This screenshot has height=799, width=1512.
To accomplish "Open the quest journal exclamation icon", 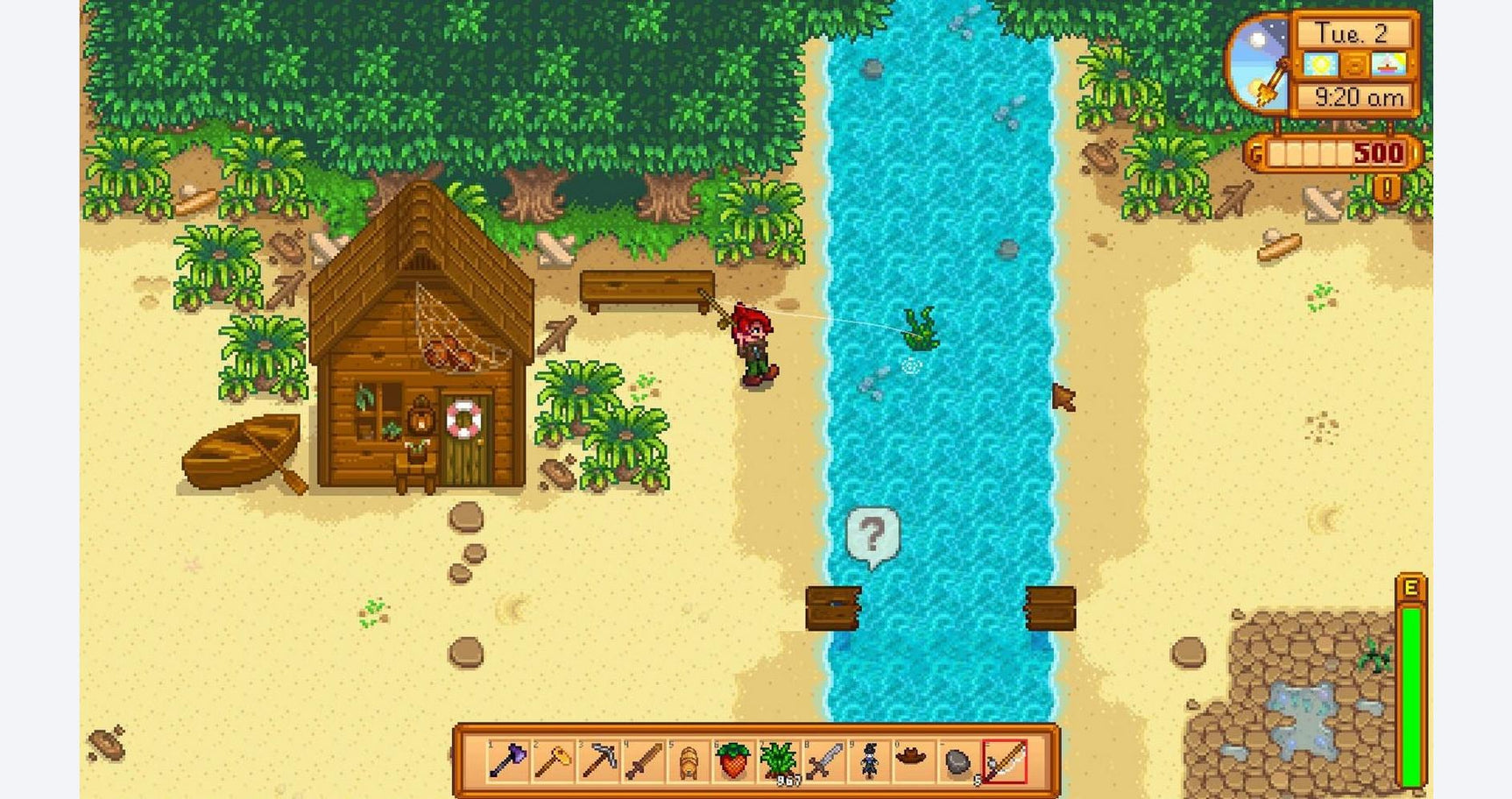I will click(x=1388, y=187).
